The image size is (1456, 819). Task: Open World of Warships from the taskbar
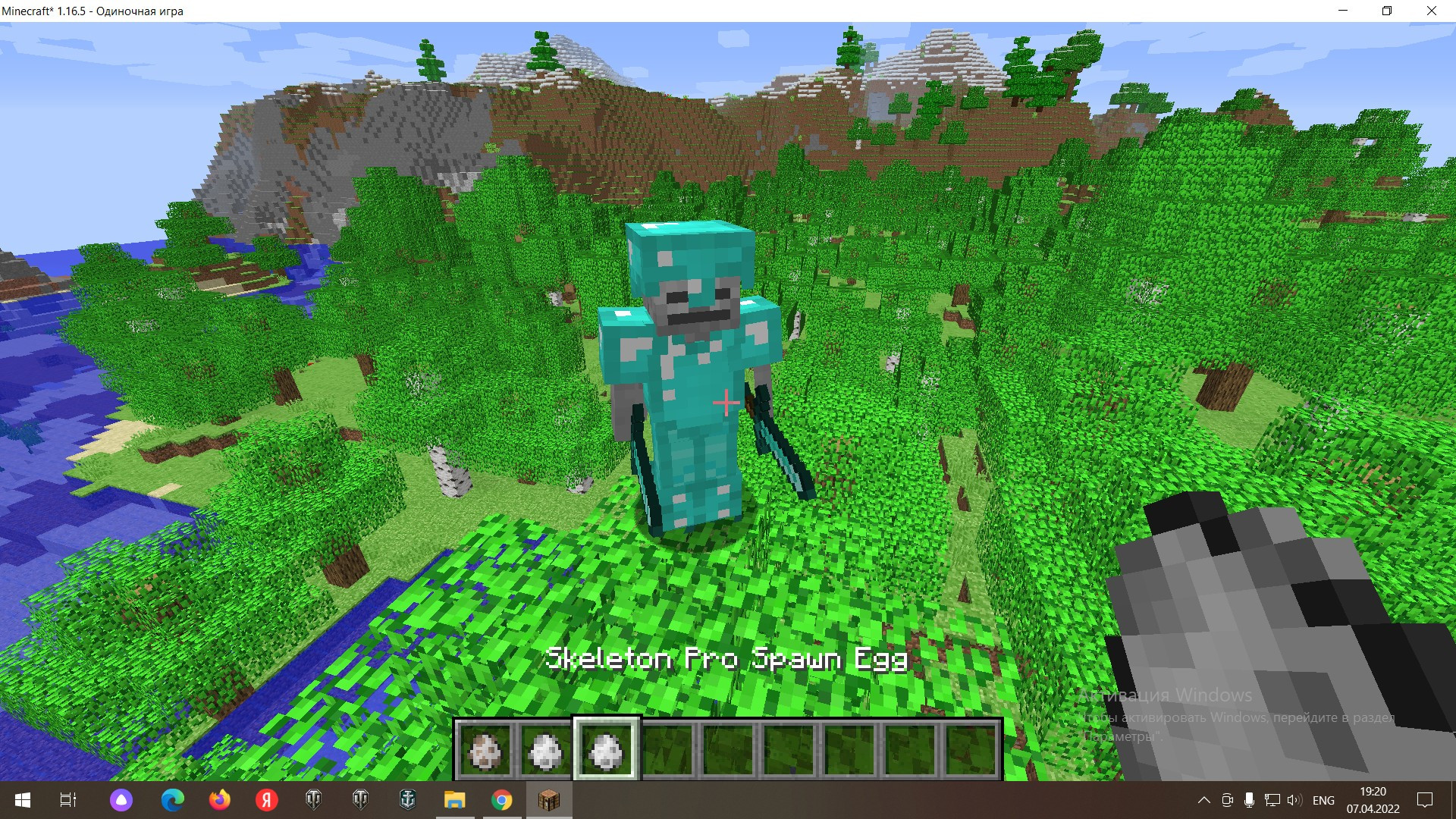[406, 800]
